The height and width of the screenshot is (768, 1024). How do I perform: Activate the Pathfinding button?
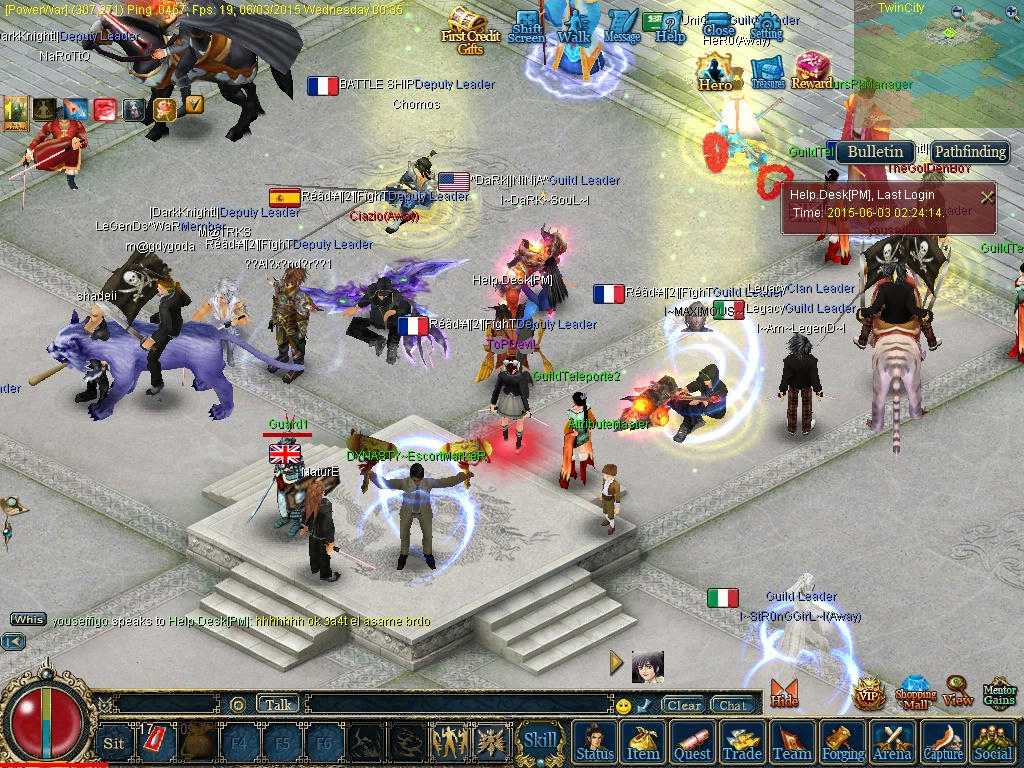click(969, 152)
